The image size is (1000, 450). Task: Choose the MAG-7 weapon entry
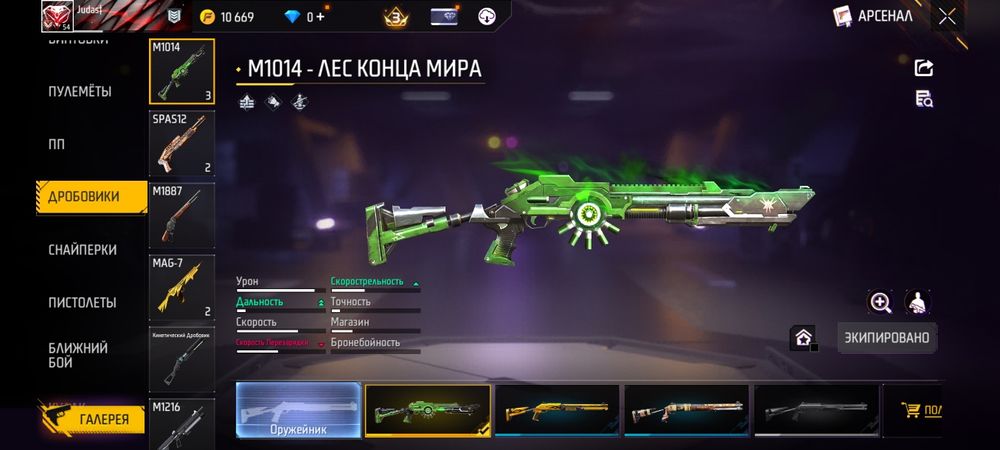tap(182, 286)
